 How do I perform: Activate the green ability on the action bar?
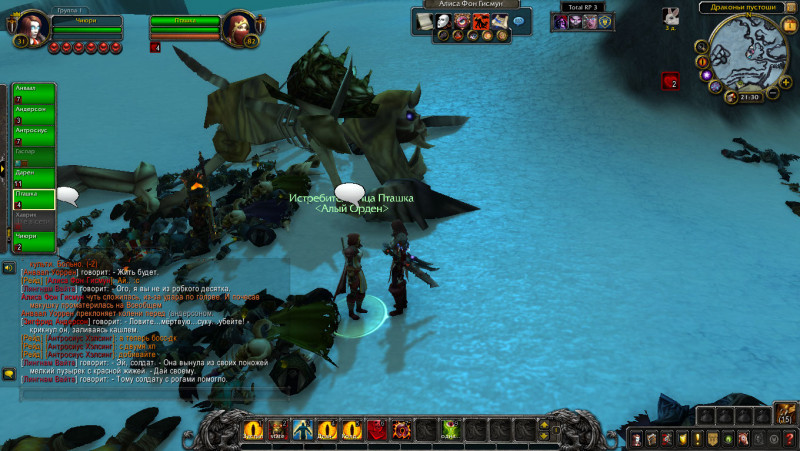coord(450,430)
